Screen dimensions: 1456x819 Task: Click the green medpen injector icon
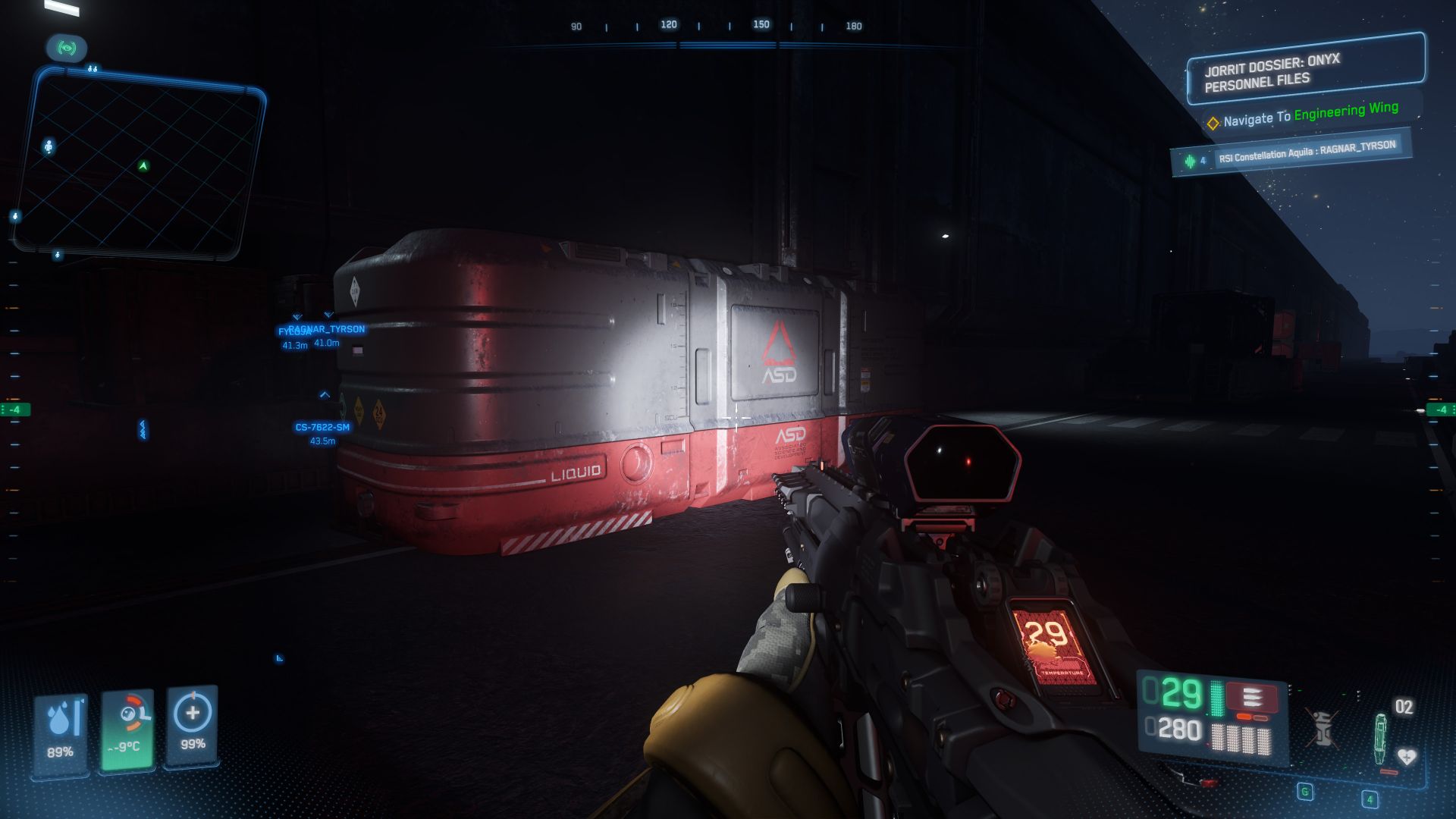point(1379,738)
